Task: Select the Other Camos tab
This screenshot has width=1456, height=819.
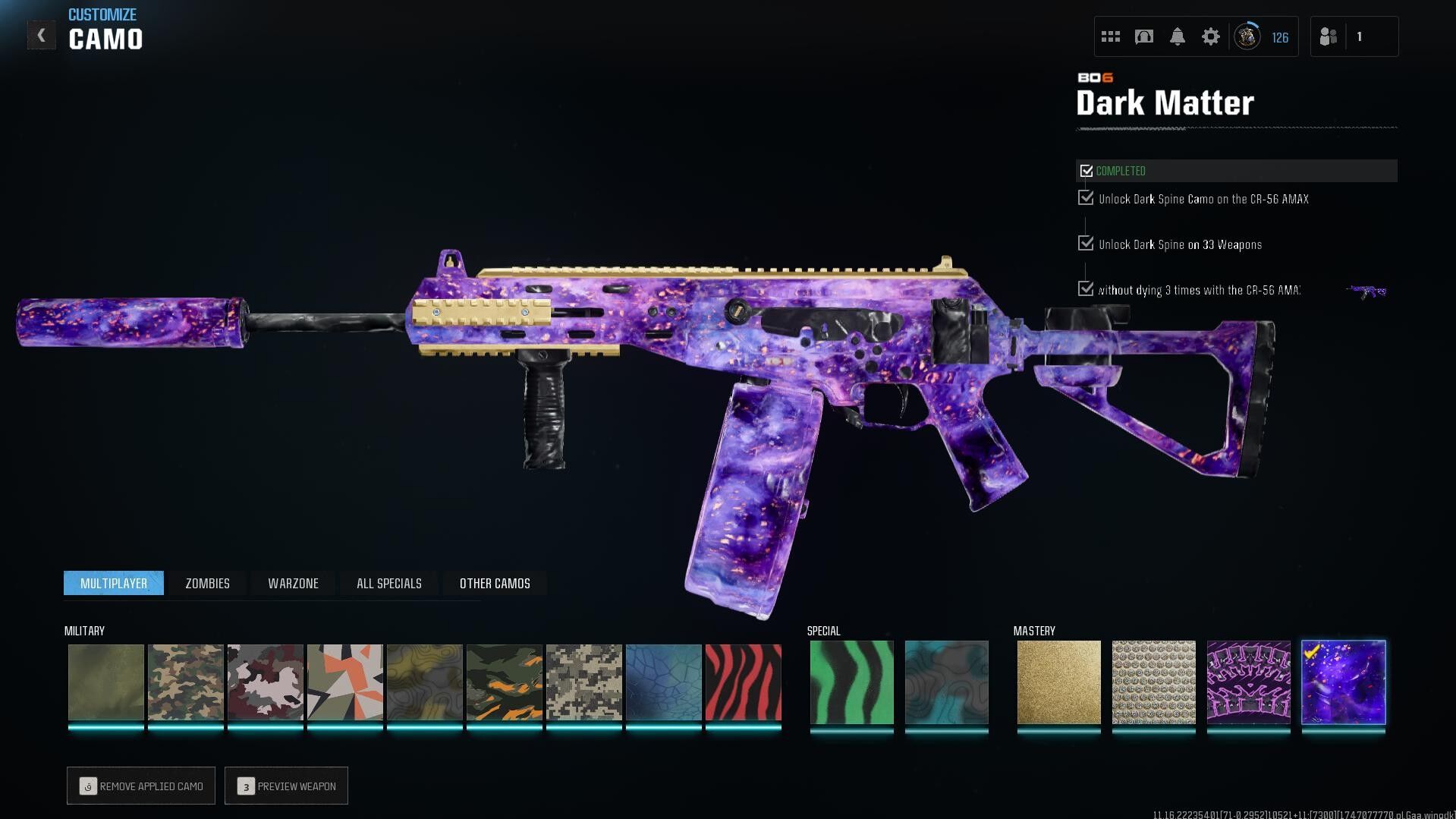Action: click(x=495, y=583)
